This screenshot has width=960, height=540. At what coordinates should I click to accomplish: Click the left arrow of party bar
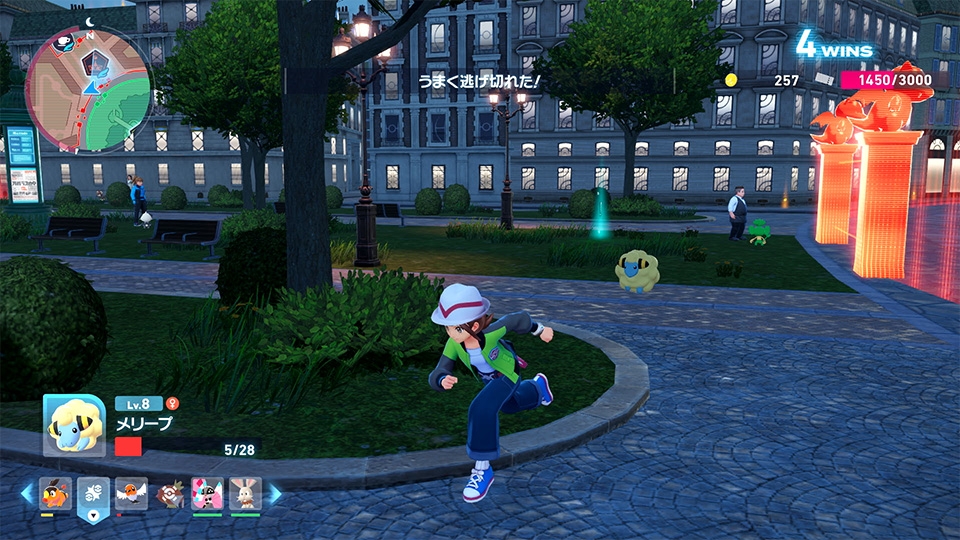(27, 493)
